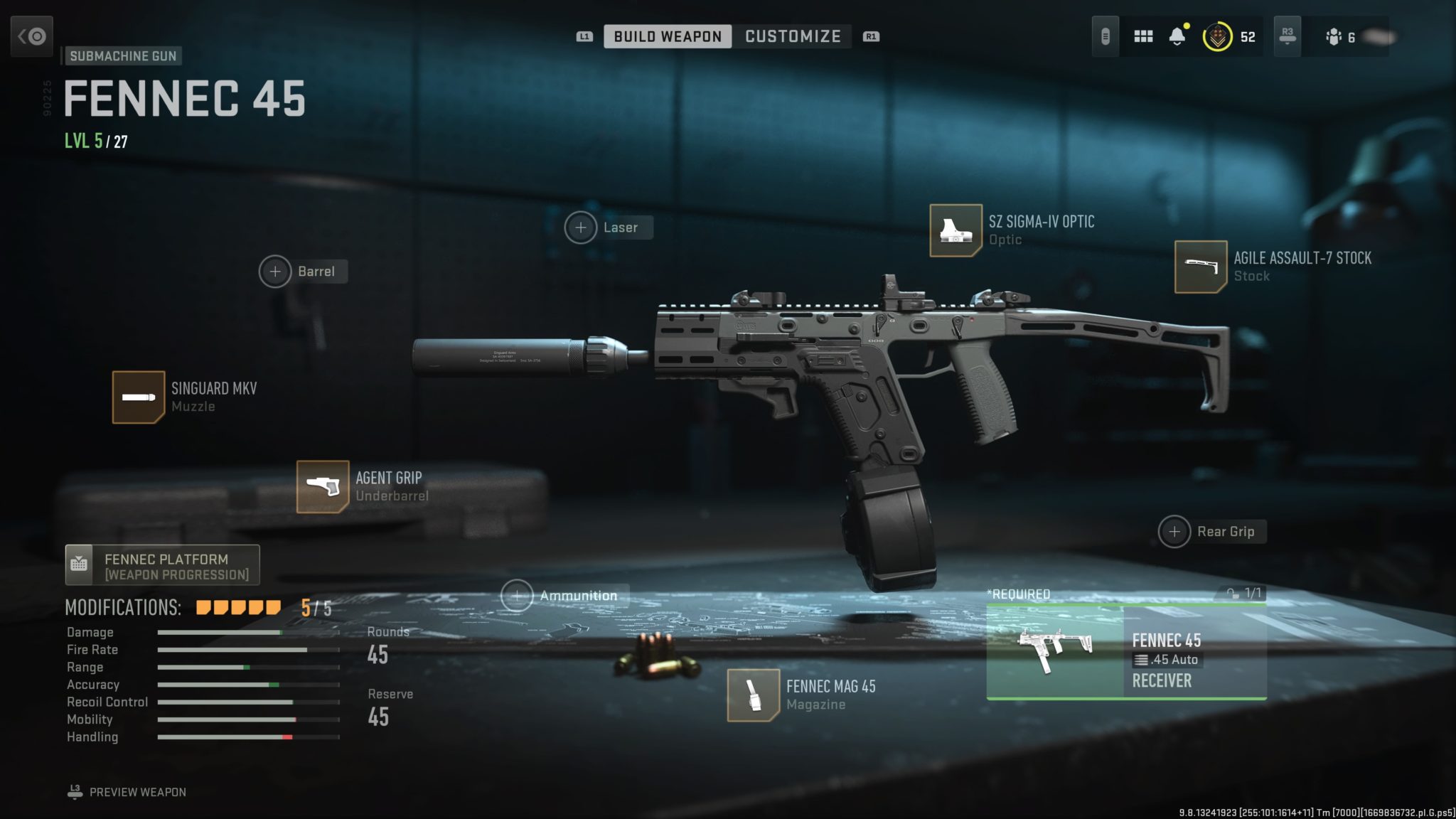Open the channels grid icon in top bar
The height and width of the screenshot is (819, 1456).
click(1143, 36)
